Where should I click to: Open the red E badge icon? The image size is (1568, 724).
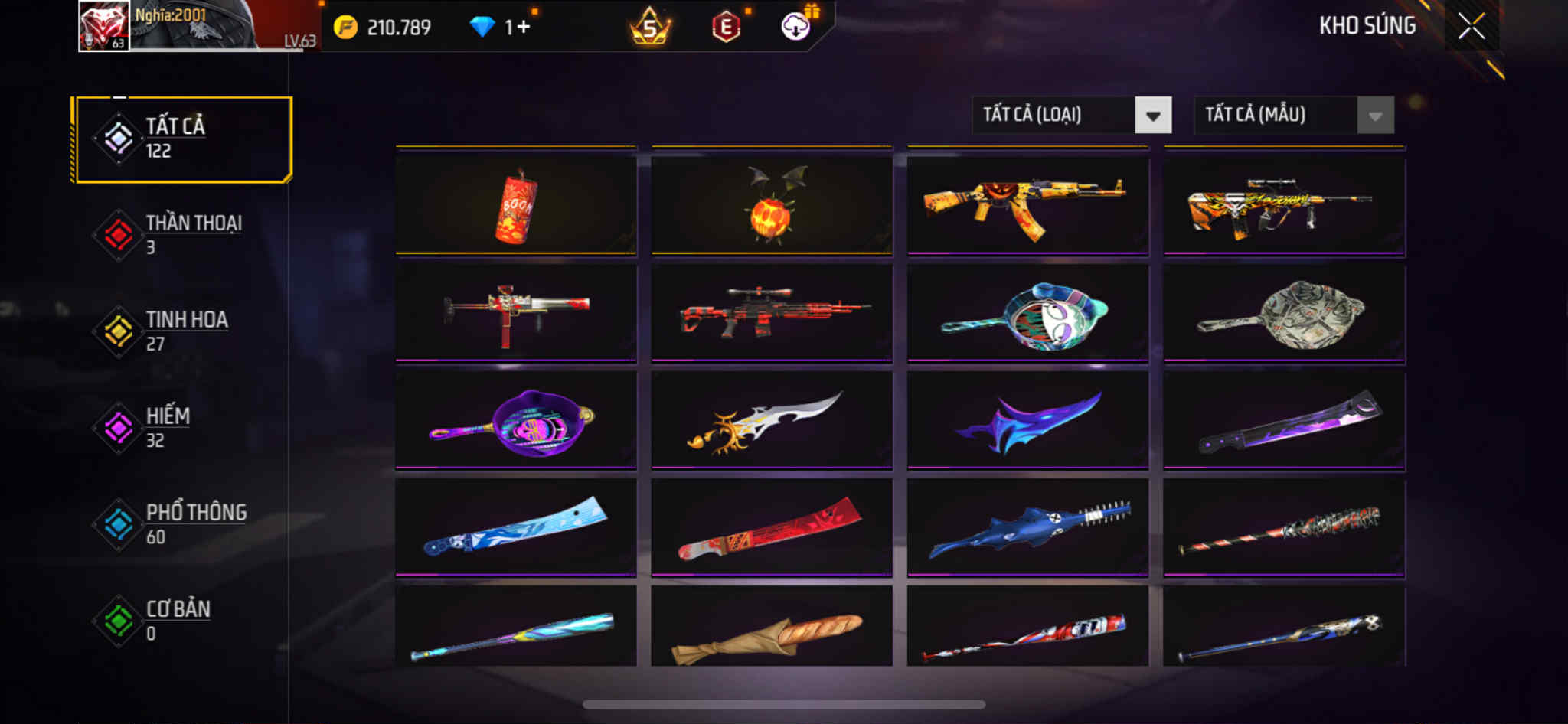click(x=726, y=28)
